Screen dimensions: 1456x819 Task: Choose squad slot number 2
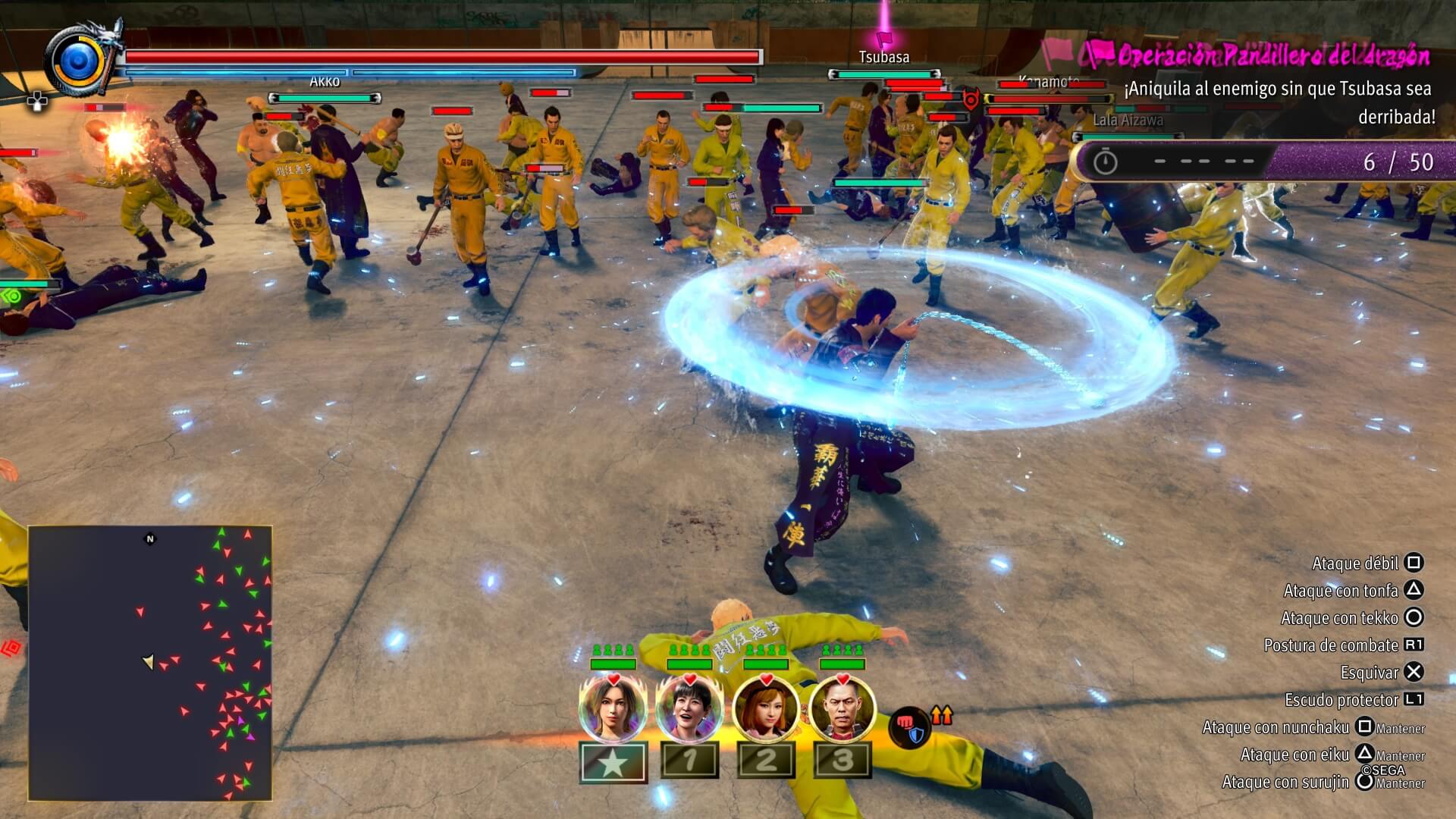pyautogui.click(x=766, y=761)
